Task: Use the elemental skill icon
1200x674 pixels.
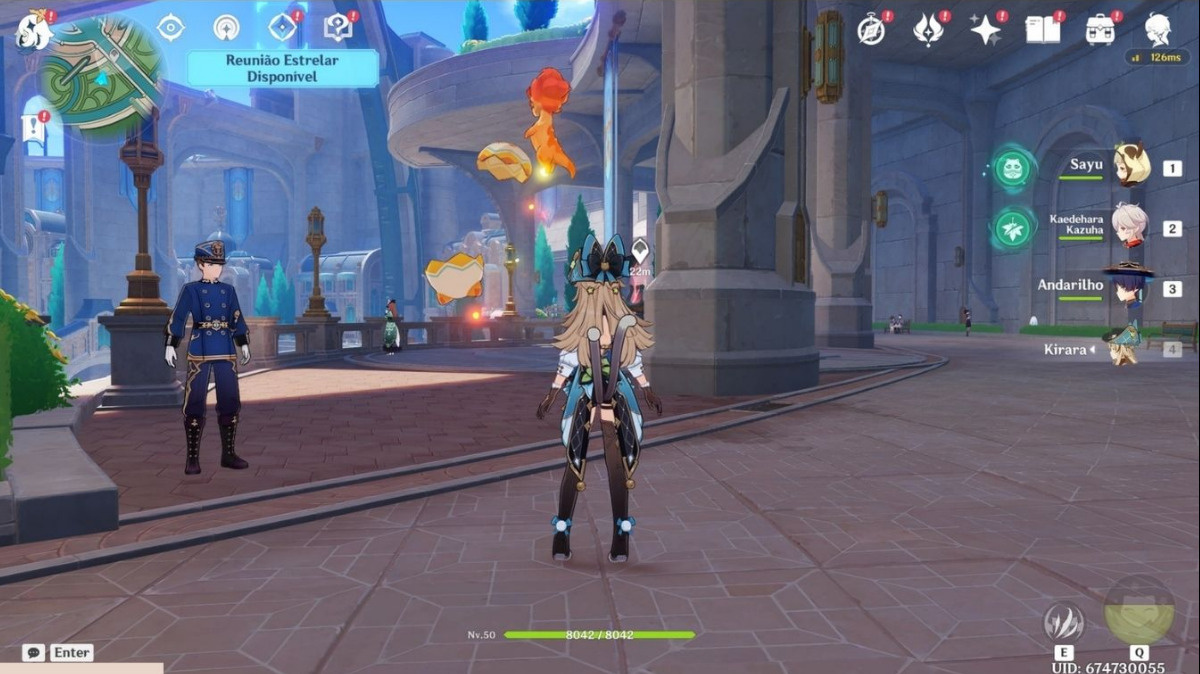Action: (x=1063, y=623)
